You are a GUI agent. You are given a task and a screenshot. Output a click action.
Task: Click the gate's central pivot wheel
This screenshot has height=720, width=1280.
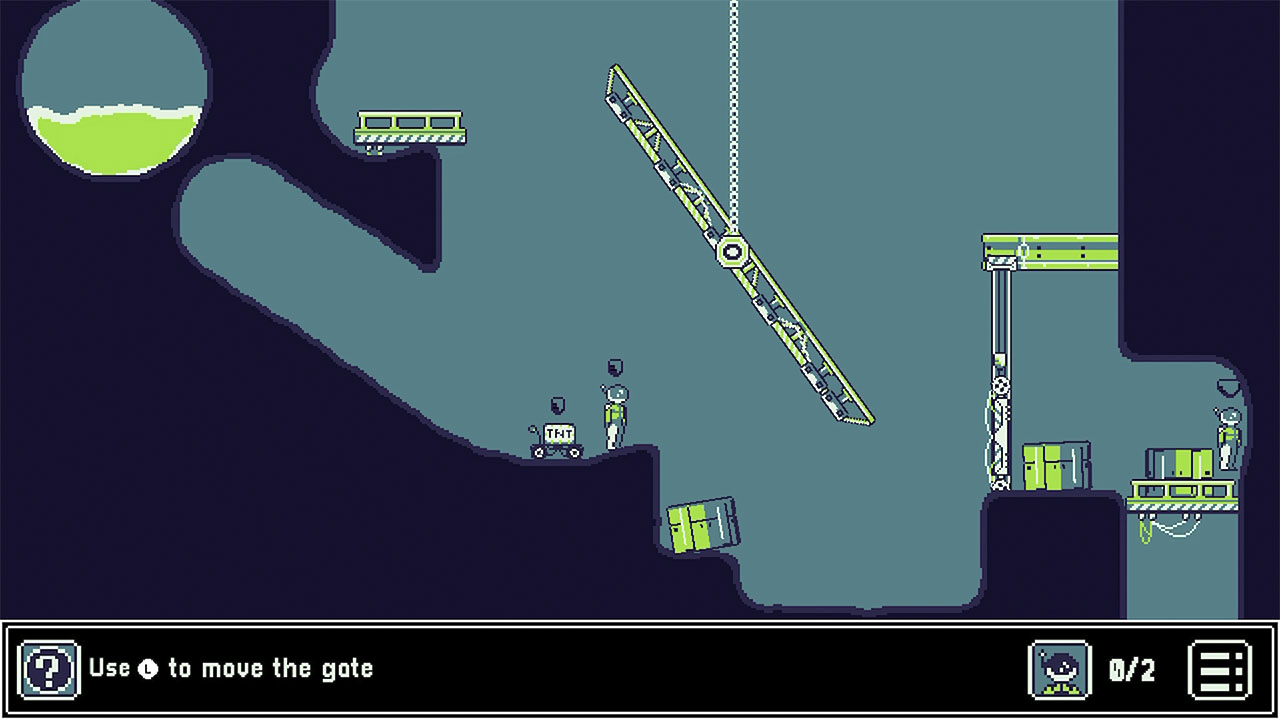click(x=733, y=253)
